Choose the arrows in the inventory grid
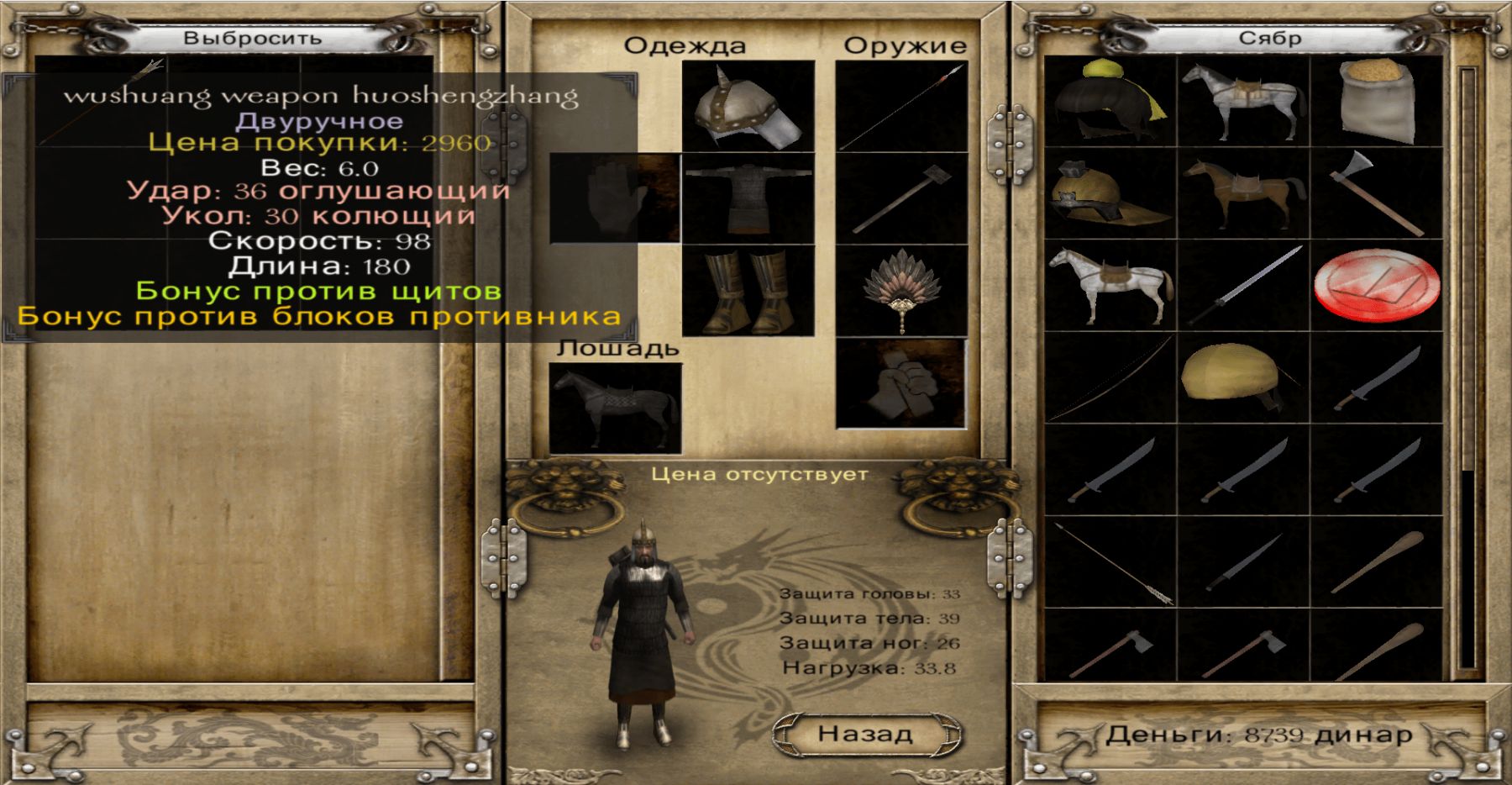The image size is (1512, 785). pyautogui.click(x=1110, y=562)
